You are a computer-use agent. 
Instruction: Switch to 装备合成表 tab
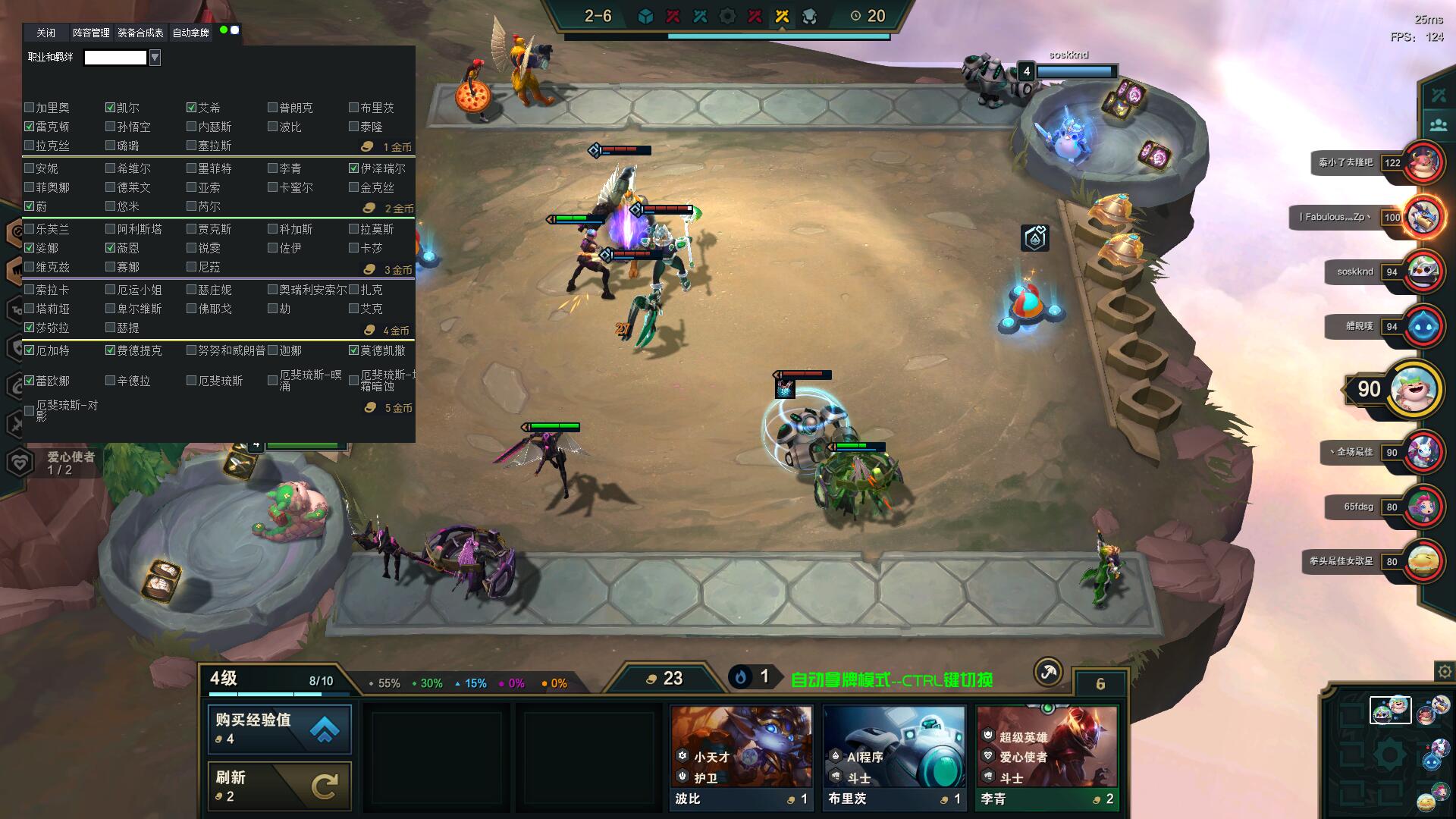[140, 33]
